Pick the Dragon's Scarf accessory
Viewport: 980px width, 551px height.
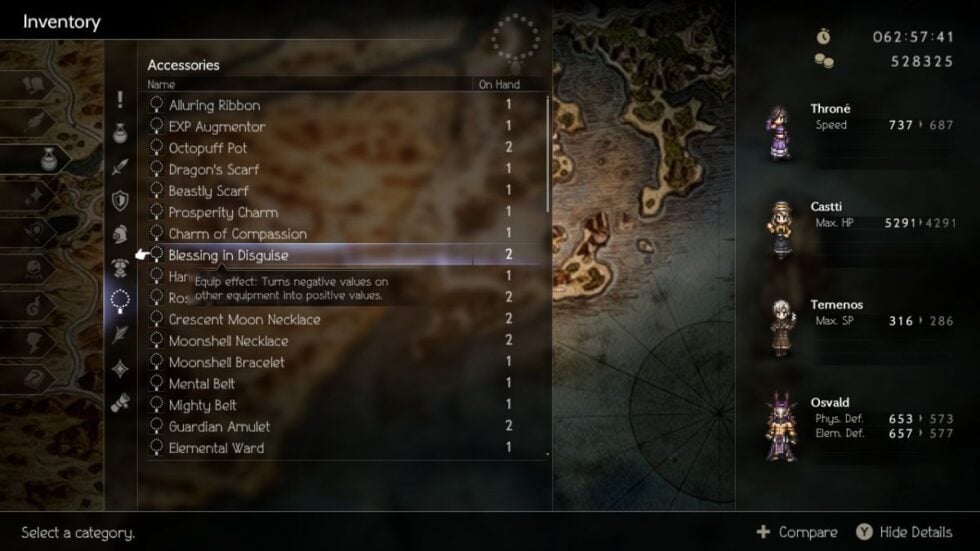(214, 170)
